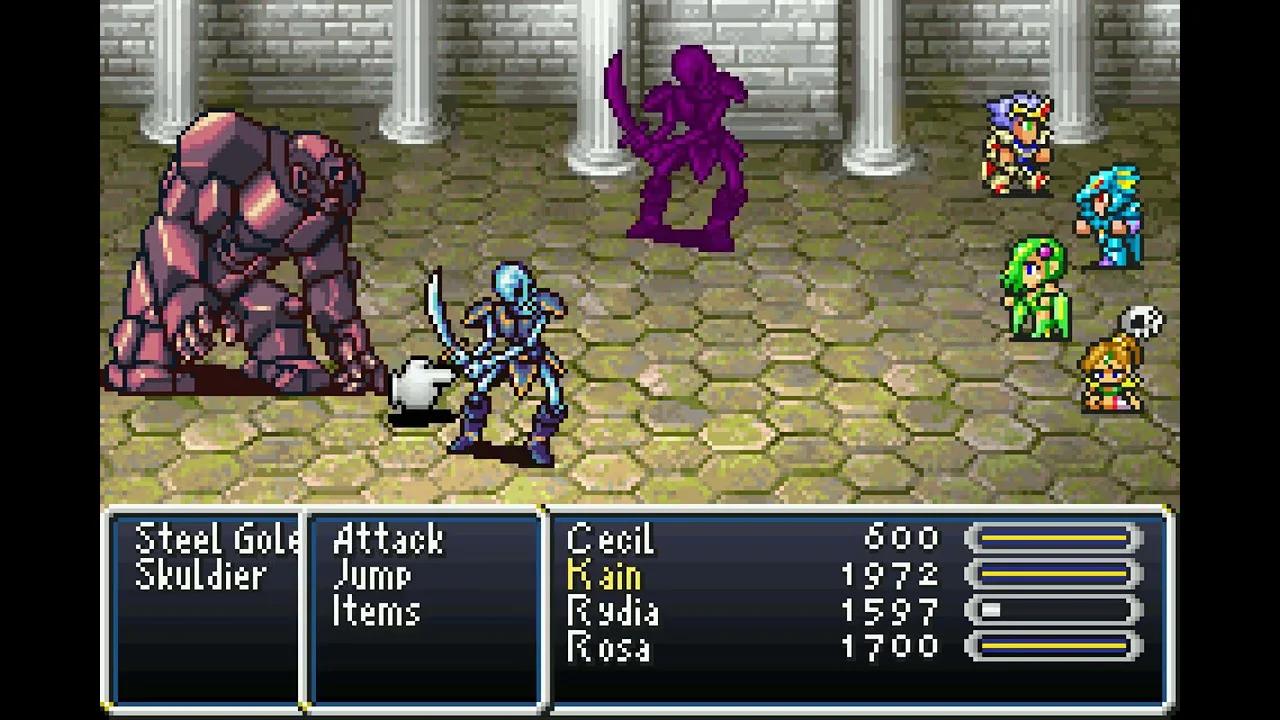The height and width of the screenshot is (720, 1280).
Task: Click Cecil's name in the party status window
Action: pos(610,540)
